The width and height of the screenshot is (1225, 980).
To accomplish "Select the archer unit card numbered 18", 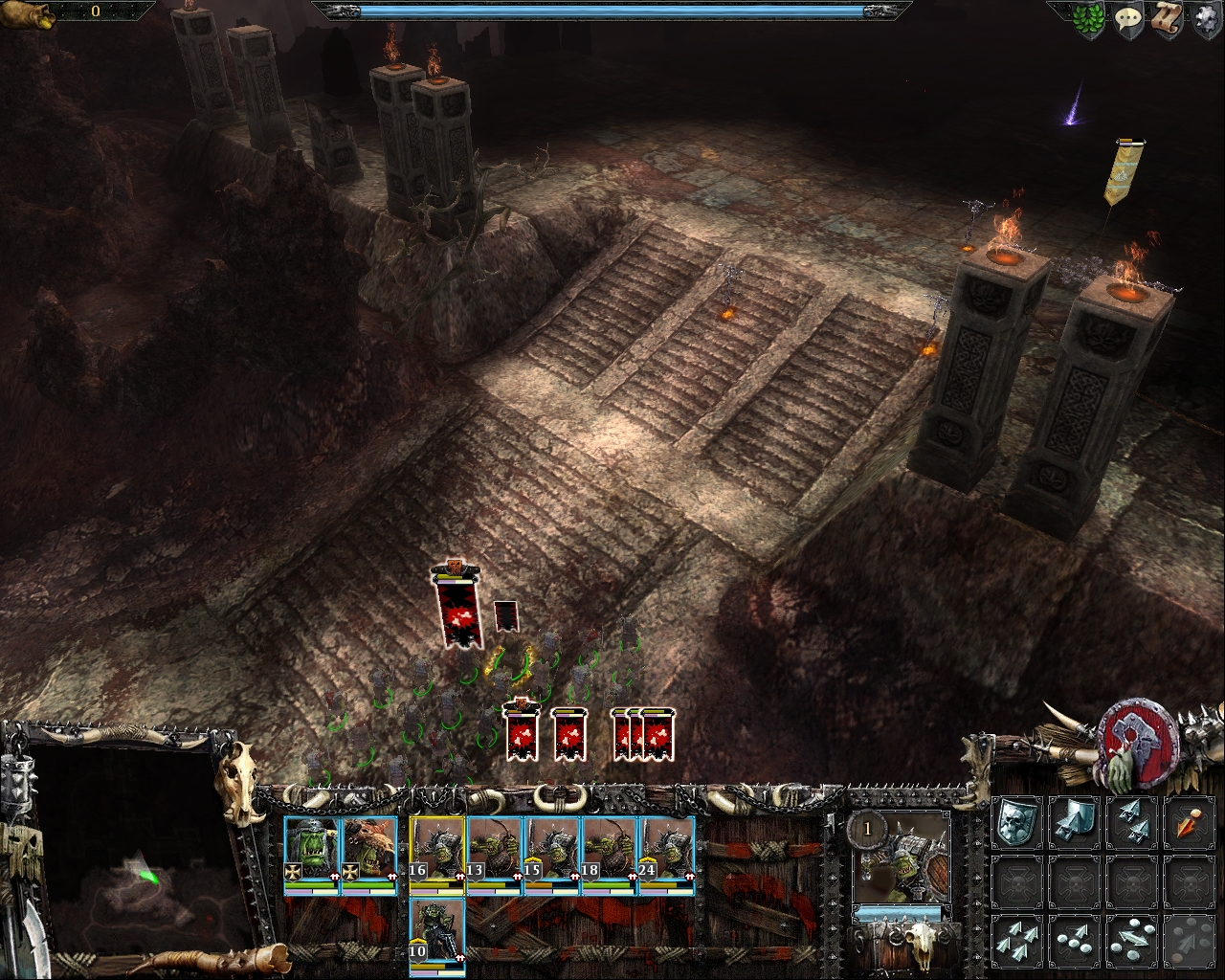I will click(x=610, y=853).
